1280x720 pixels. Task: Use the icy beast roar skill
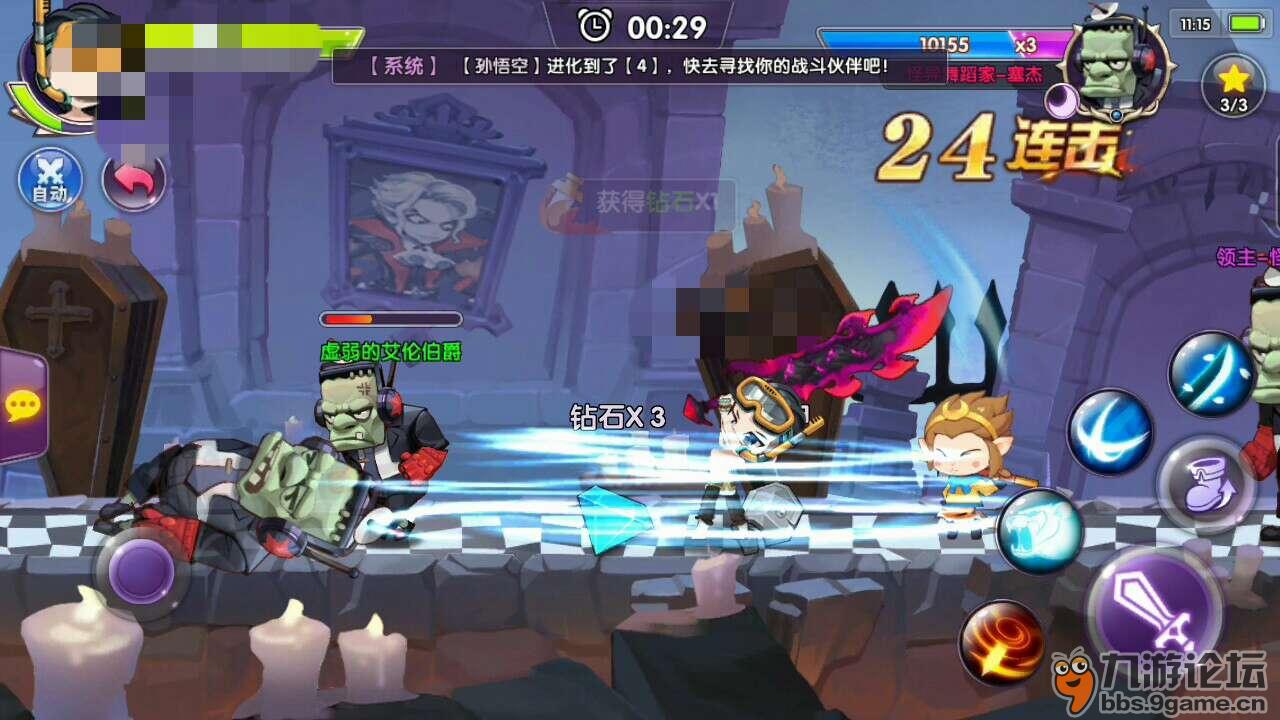click(1040, 531)
